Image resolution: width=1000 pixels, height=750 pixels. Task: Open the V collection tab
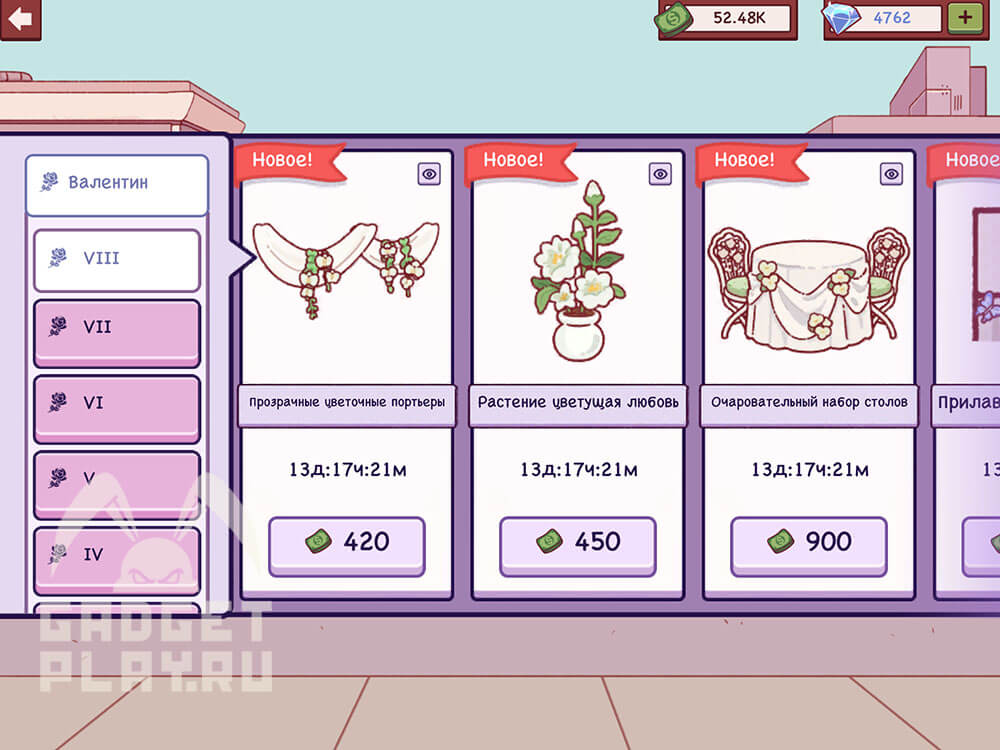[117, 481]
